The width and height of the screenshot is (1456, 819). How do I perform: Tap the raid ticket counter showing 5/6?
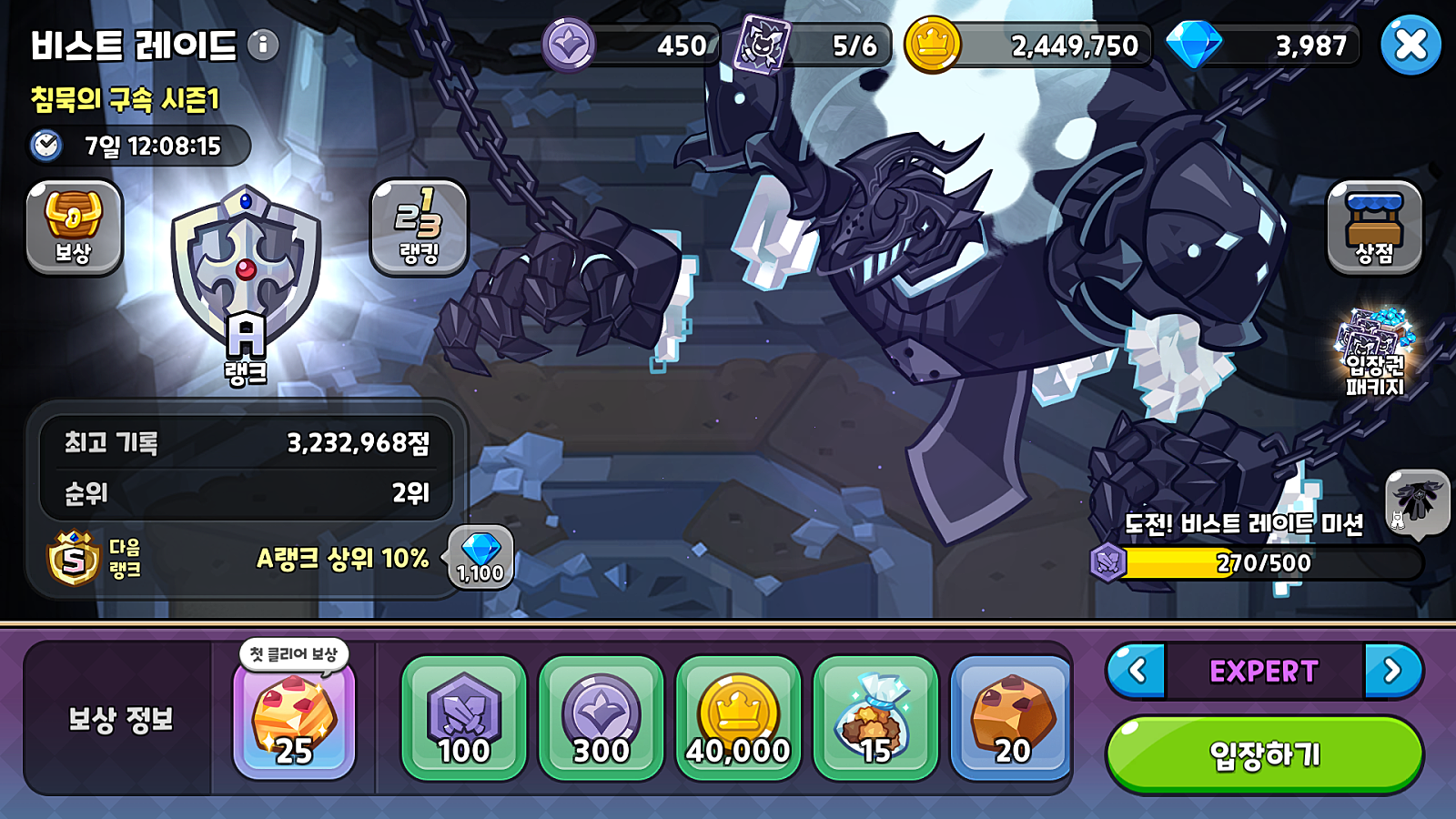click(814, 45)
